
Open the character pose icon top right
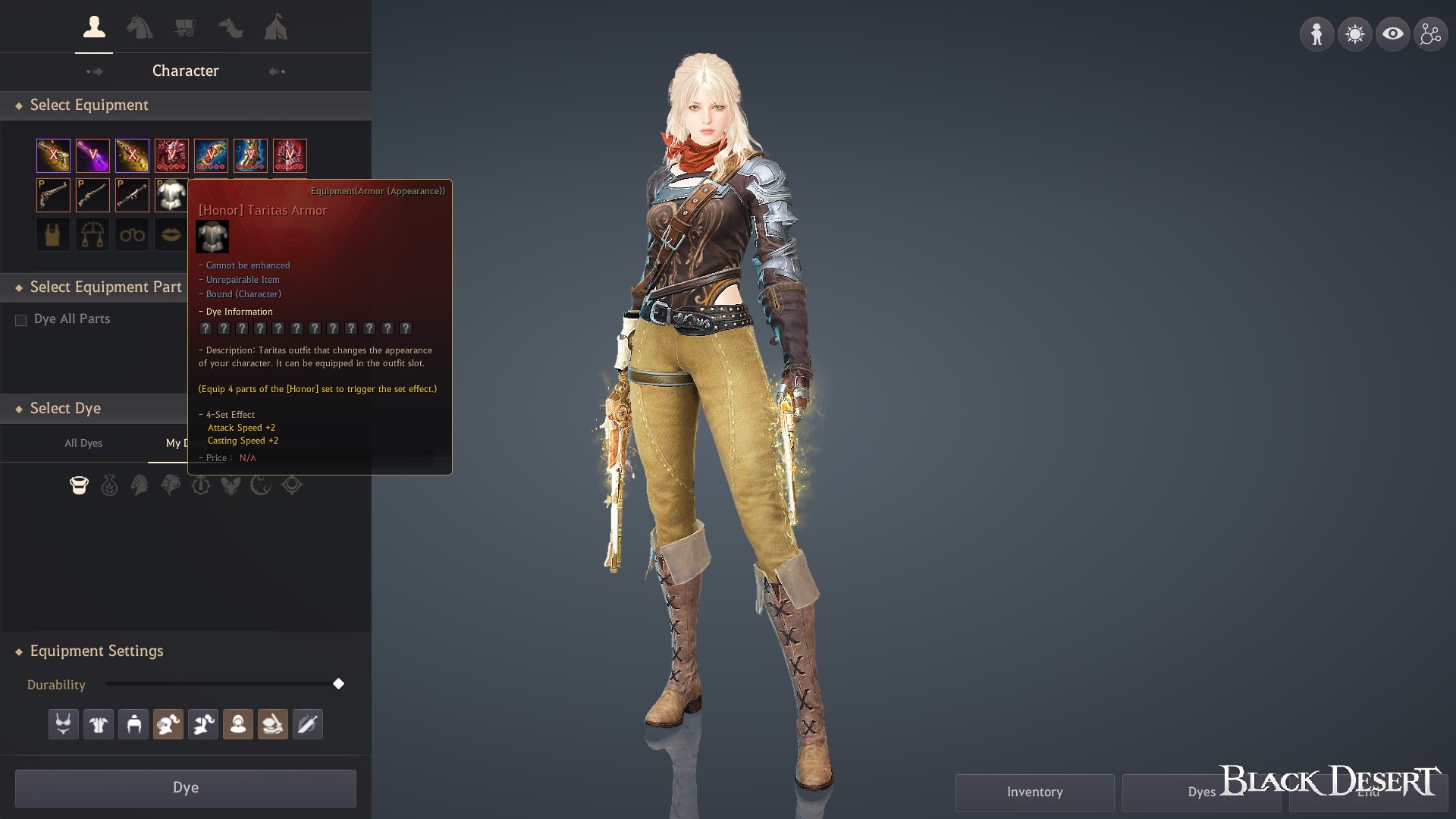point(1316,33)
